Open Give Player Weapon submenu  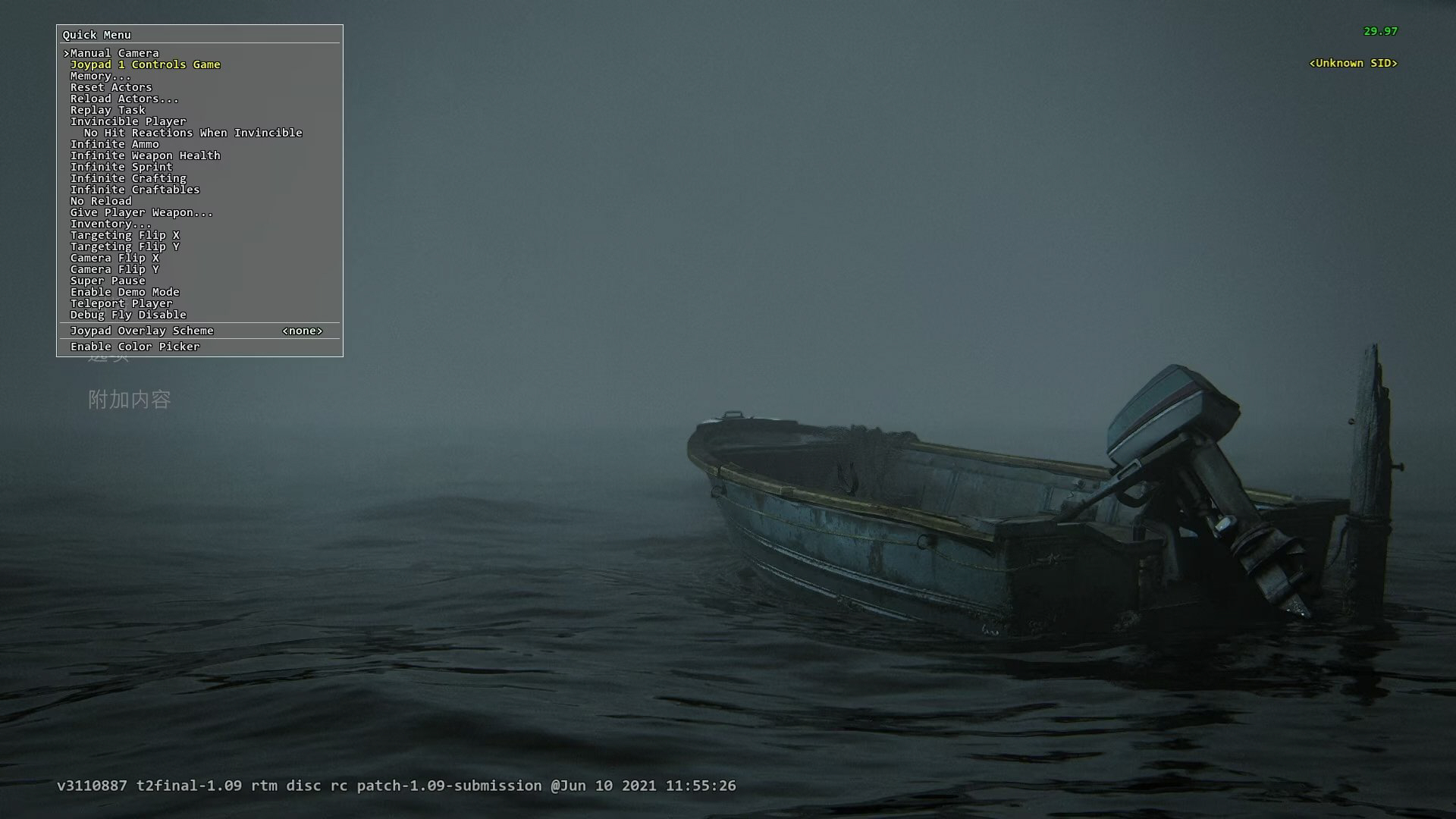(141, 212)
